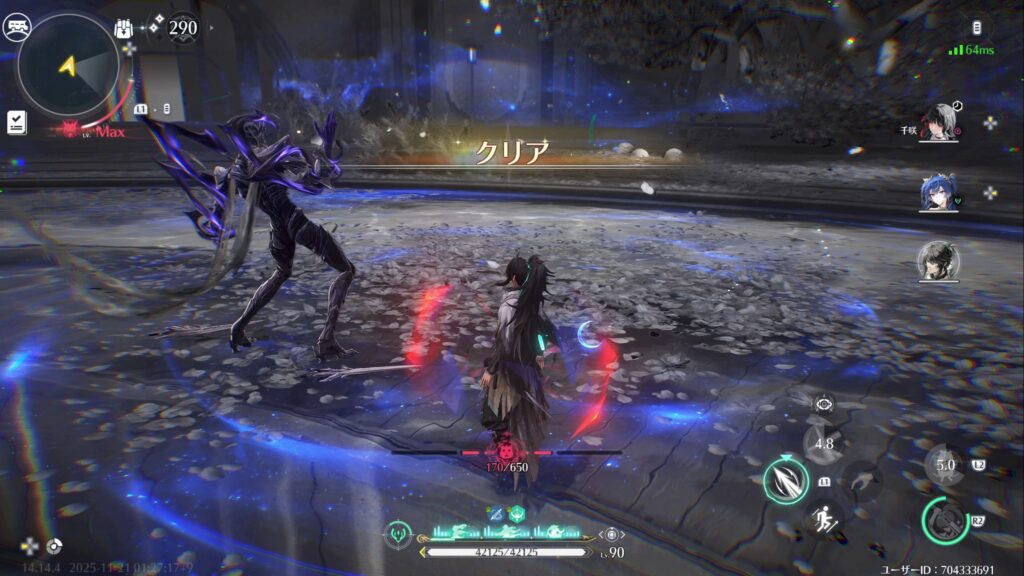Open the circular minimap
1024x576 pixels.
[68, 66]
